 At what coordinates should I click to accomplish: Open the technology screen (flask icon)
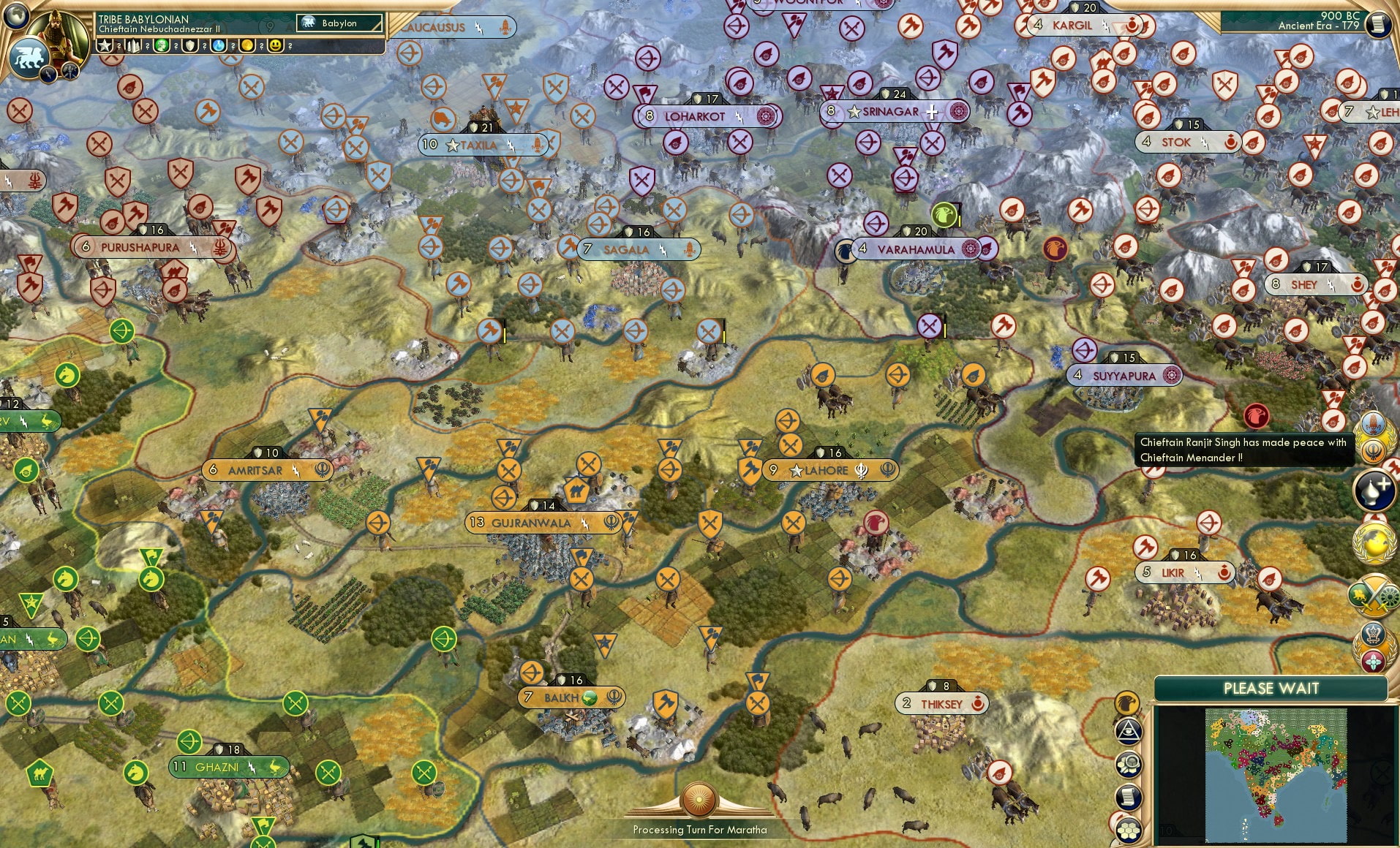click(1372, 490)
